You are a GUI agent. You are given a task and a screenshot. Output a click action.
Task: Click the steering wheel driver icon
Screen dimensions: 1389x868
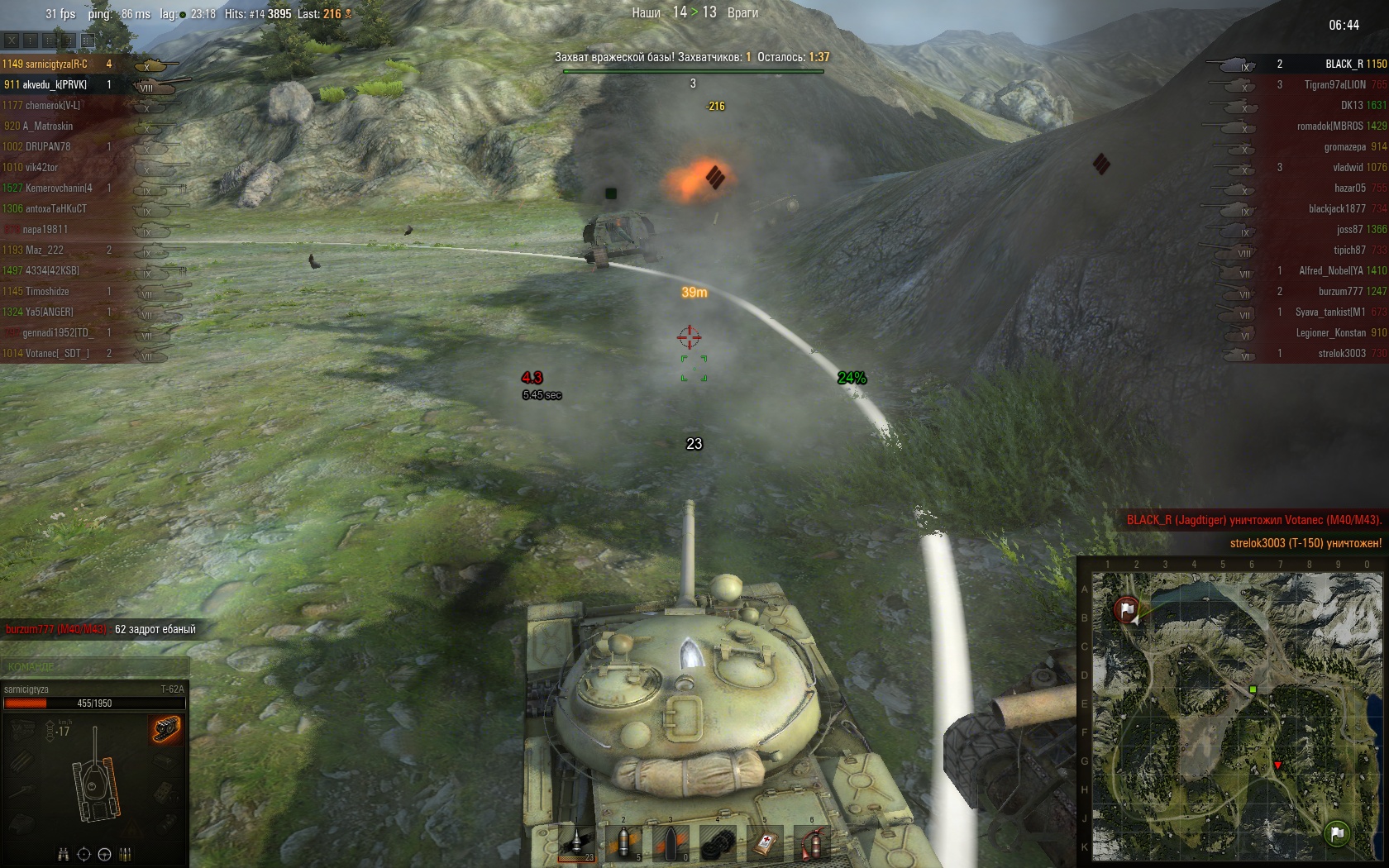coord(105,854)
